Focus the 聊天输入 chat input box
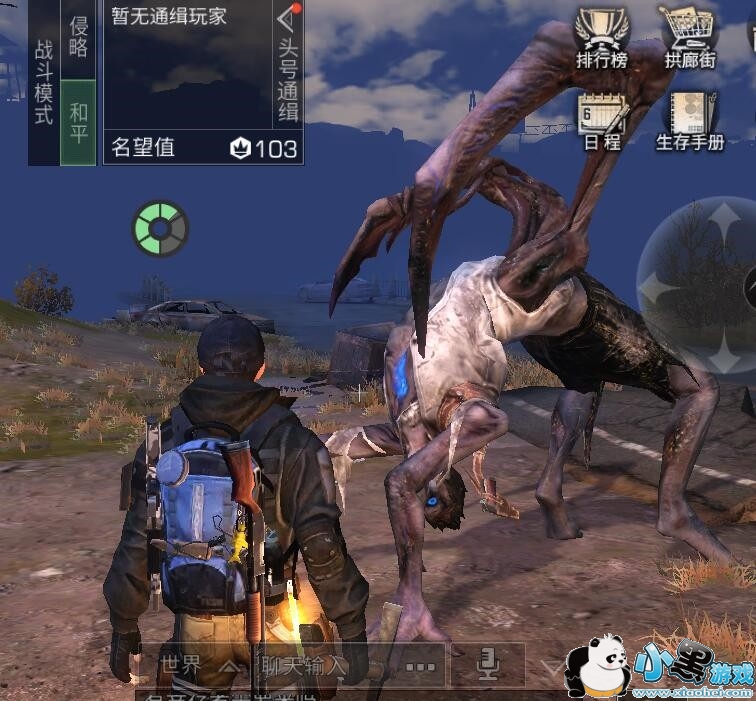The height and width of the screenshot is (701, 756). click(x=304, y=664)
